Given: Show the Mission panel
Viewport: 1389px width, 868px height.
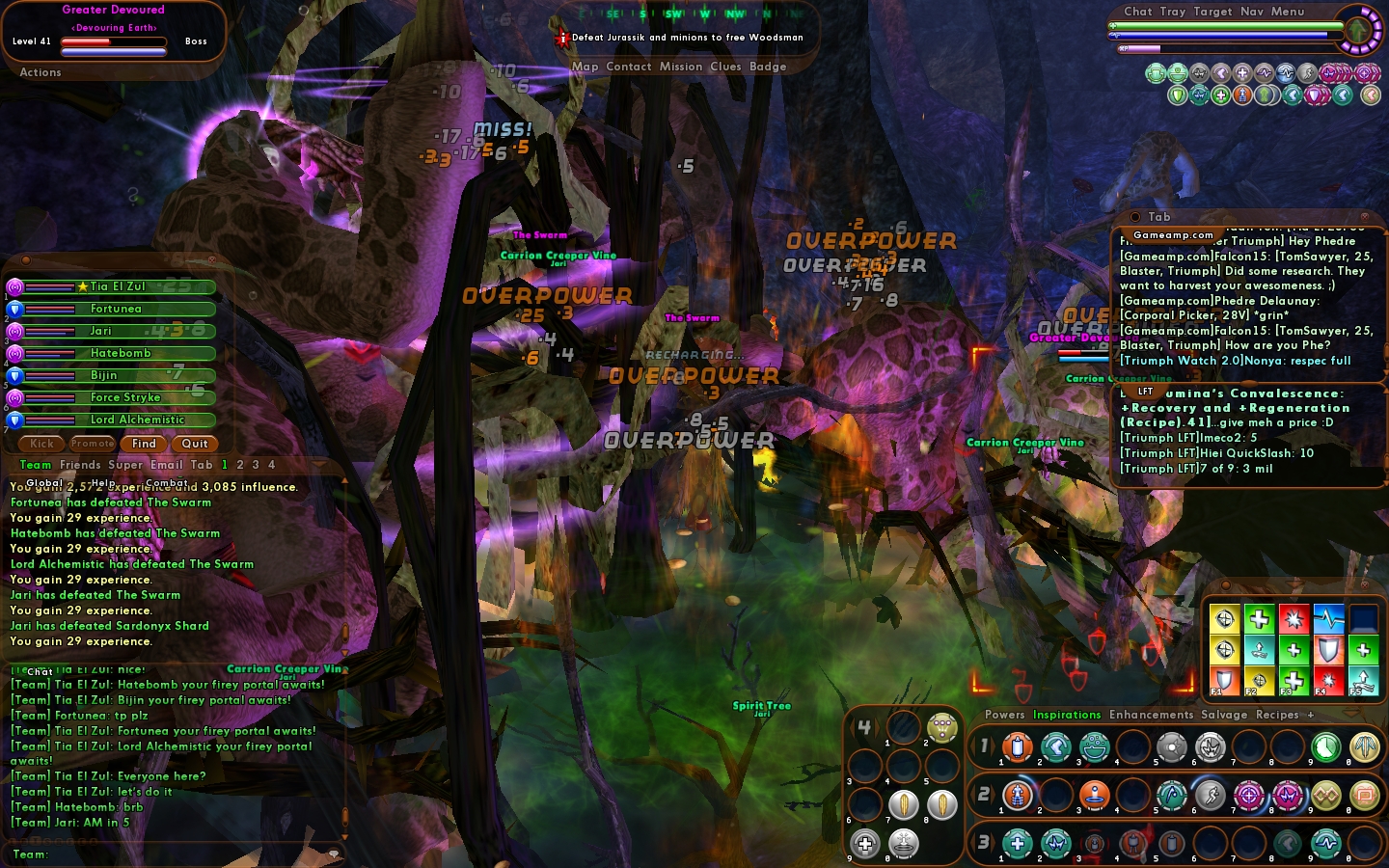Looking at the screenshot, I should click(681, 67).
